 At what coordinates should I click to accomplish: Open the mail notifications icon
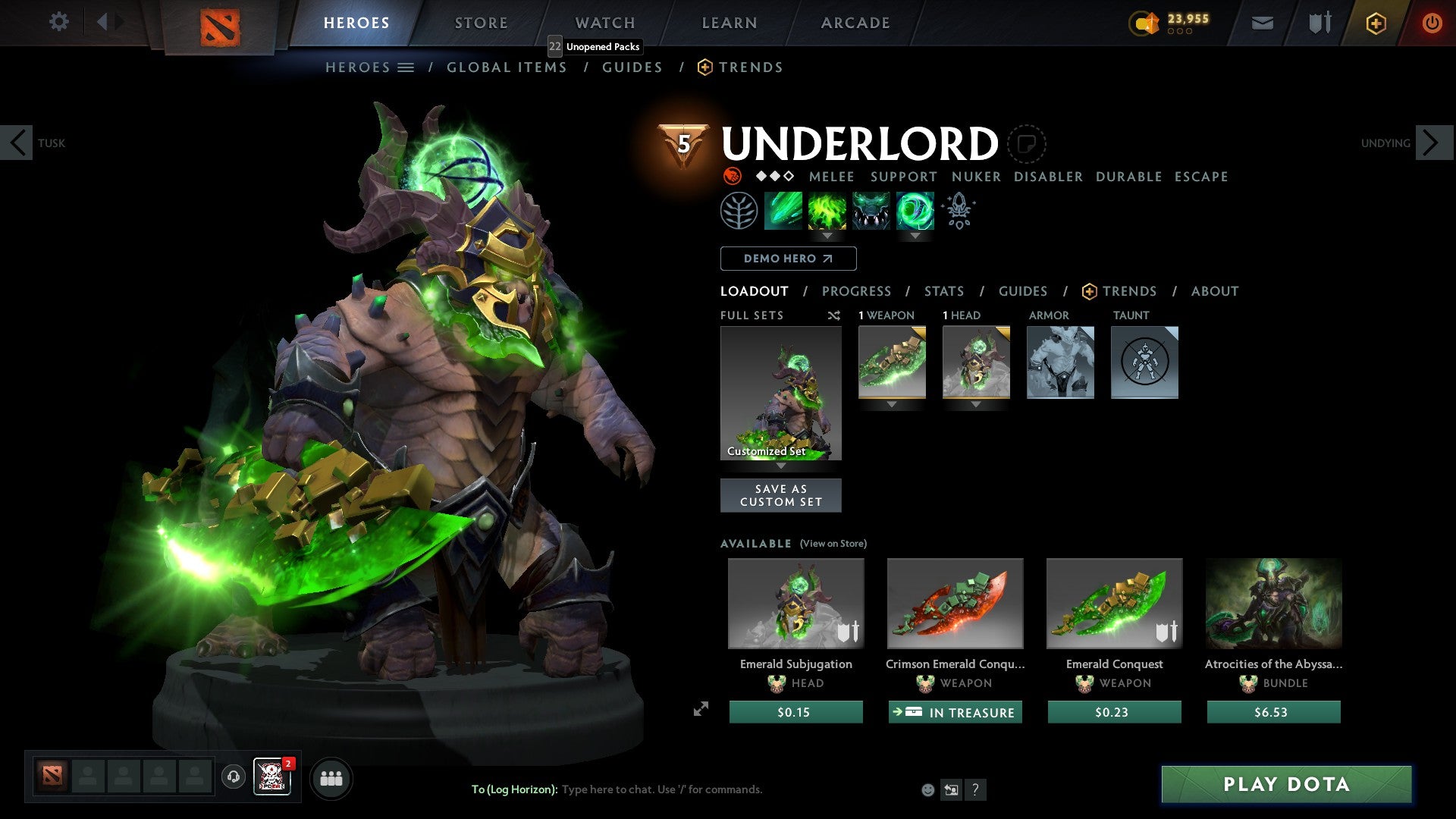[x=1263, y=23]
